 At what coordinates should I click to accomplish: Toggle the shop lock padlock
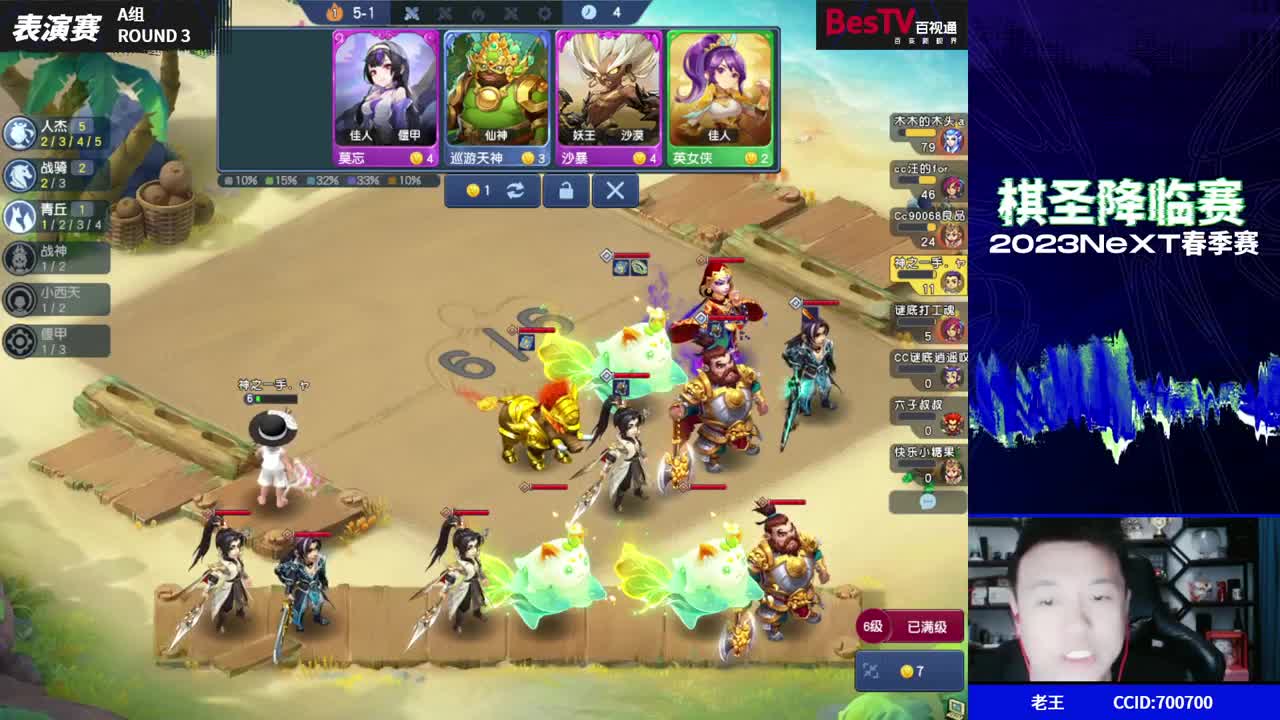point(566,190)
